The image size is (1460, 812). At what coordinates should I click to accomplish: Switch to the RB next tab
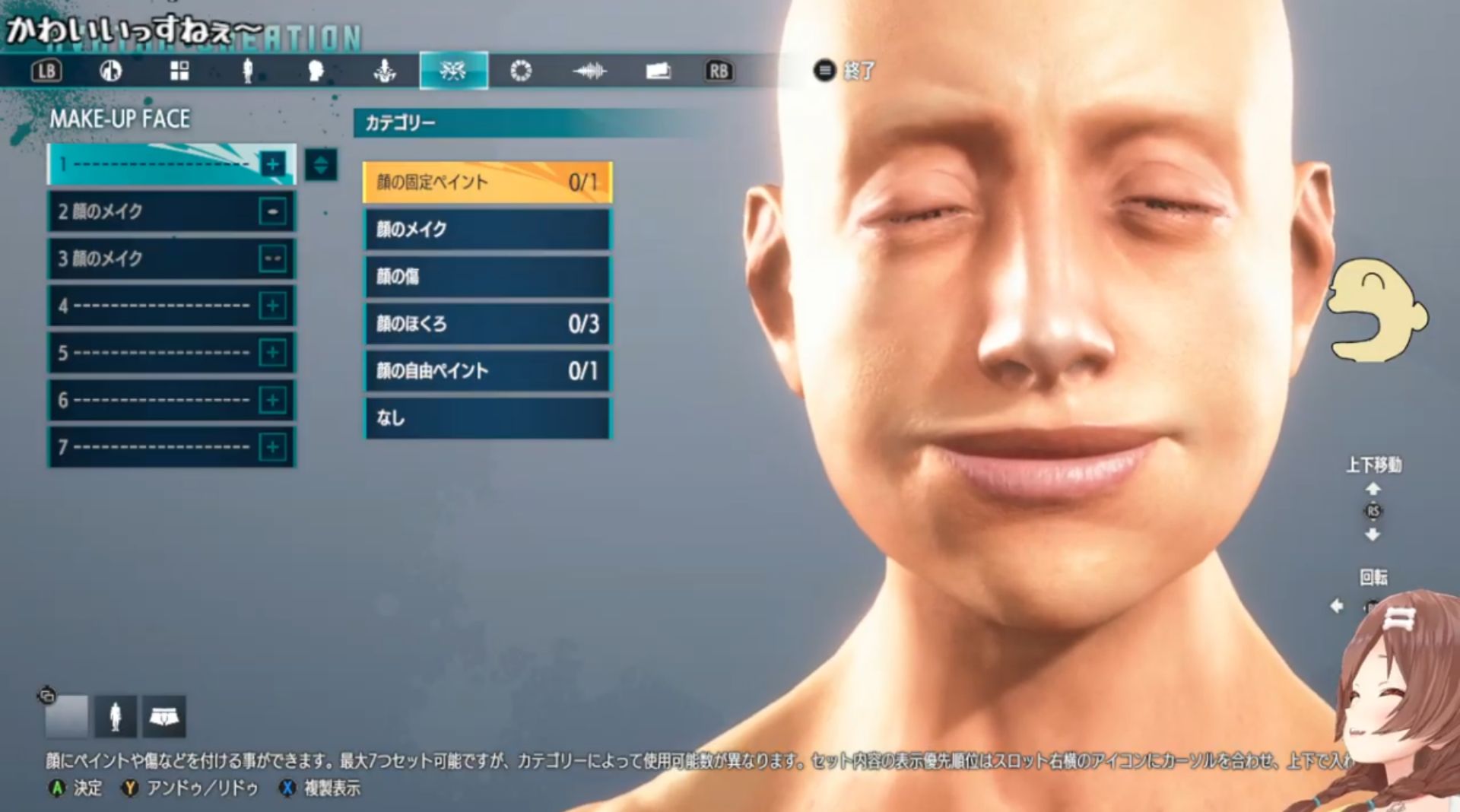tap(719, 71)
